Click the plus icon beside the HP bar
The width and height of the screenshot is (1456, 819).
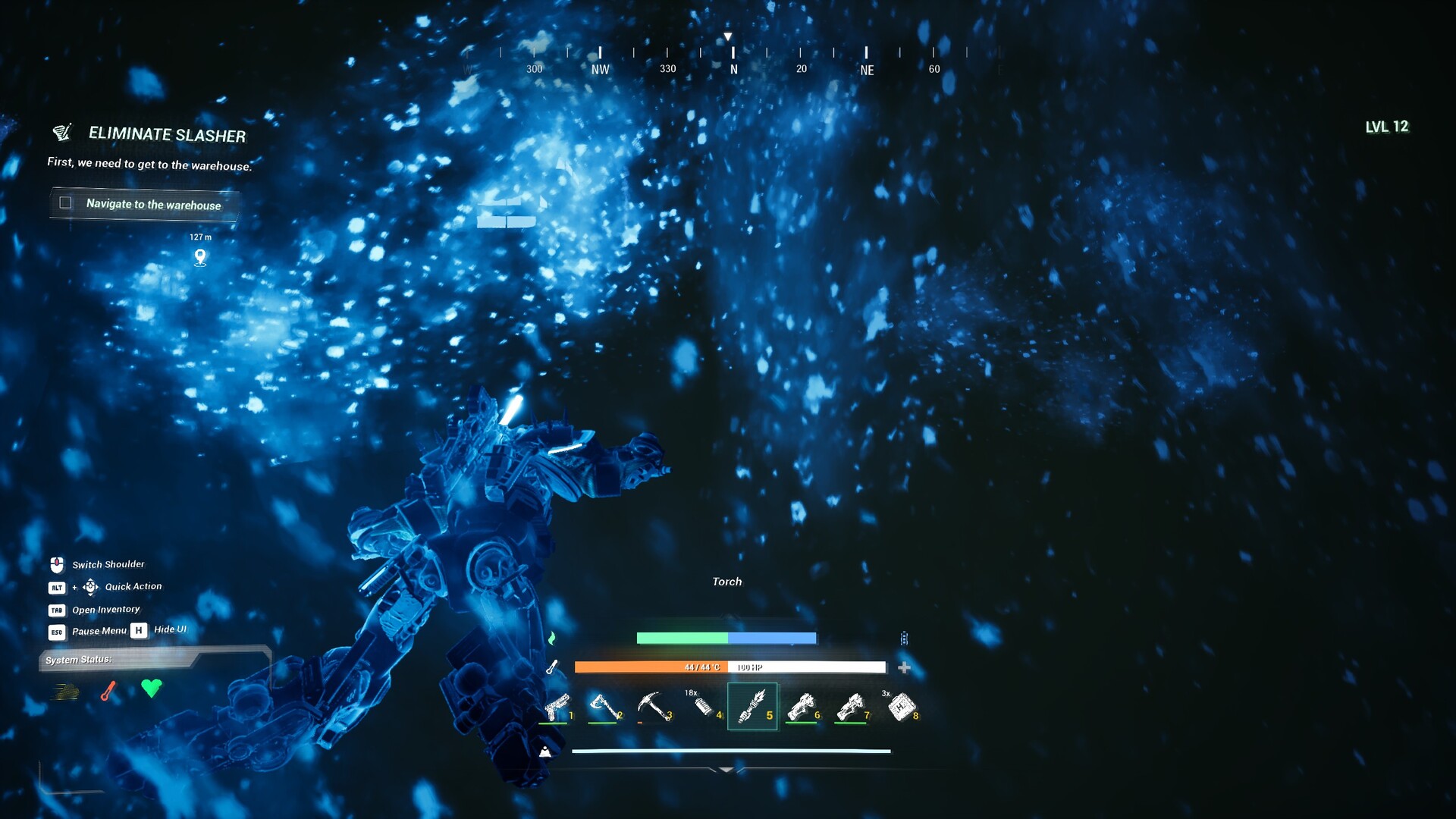pyautogui.click(x=904, y=667)
